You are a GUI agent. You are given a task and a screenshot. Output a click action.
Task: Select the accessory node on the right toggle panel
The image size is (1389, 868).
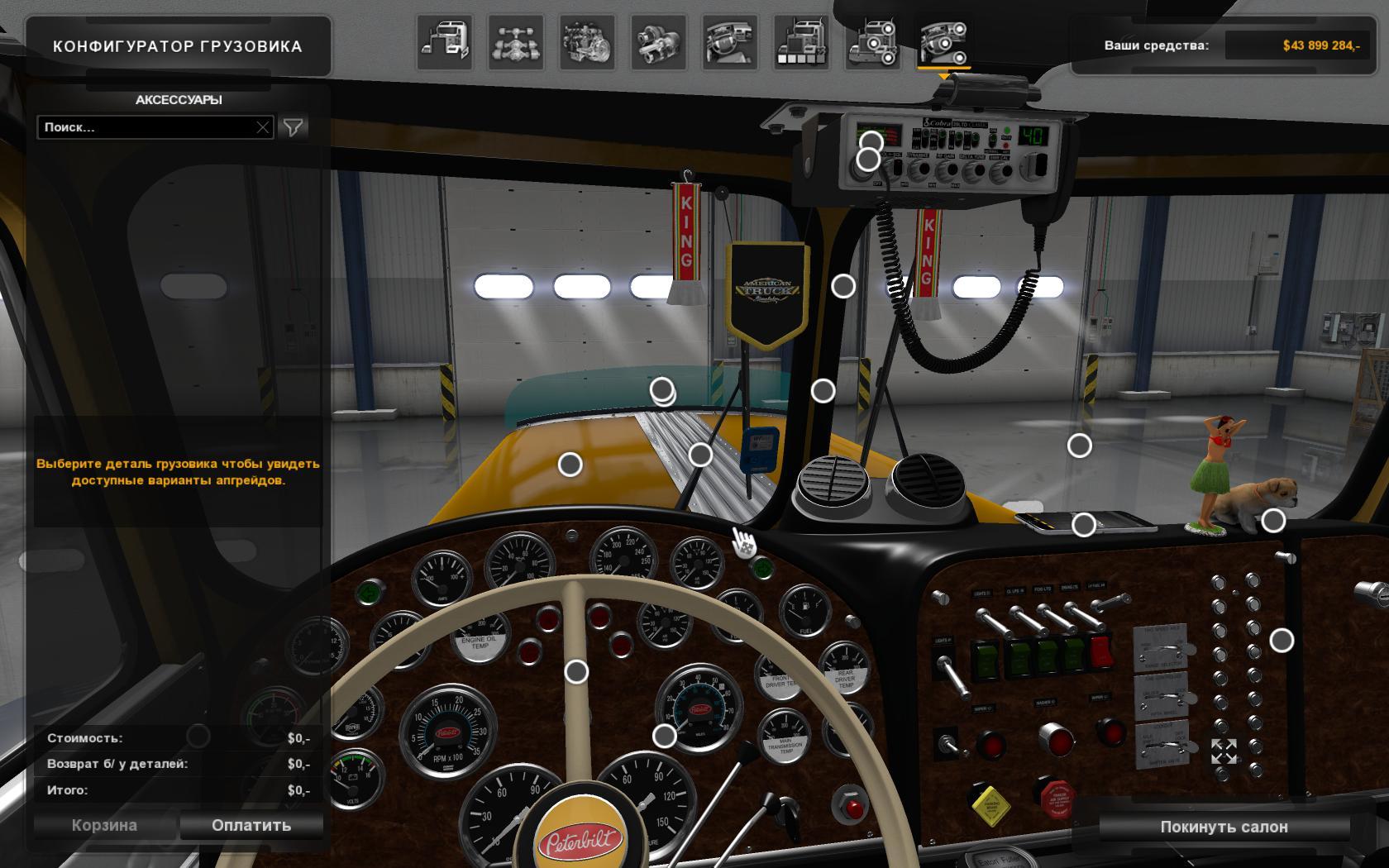click(x=1282, y=640)
